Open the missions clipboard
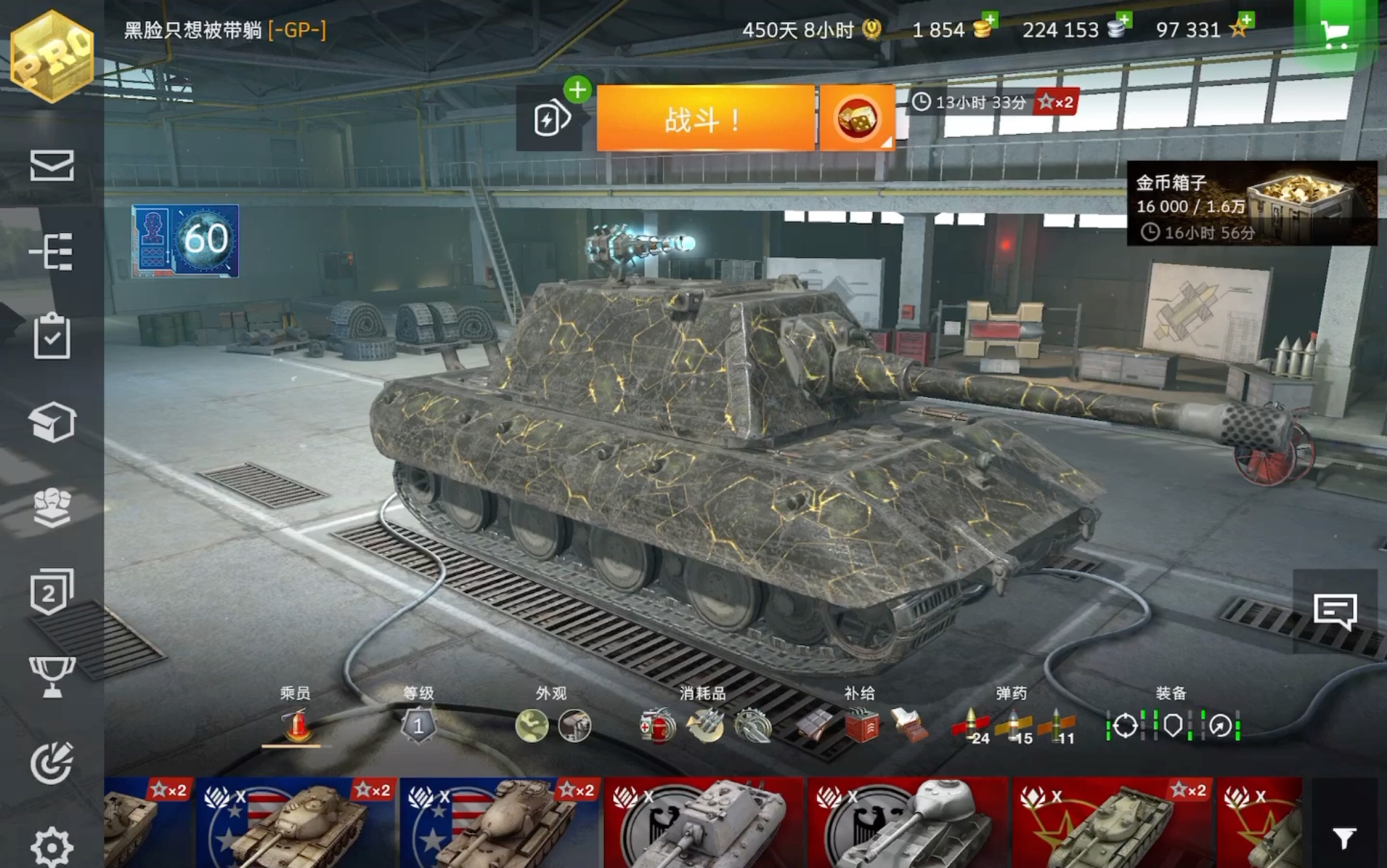The image size is (1387, 868). (52, 336)
